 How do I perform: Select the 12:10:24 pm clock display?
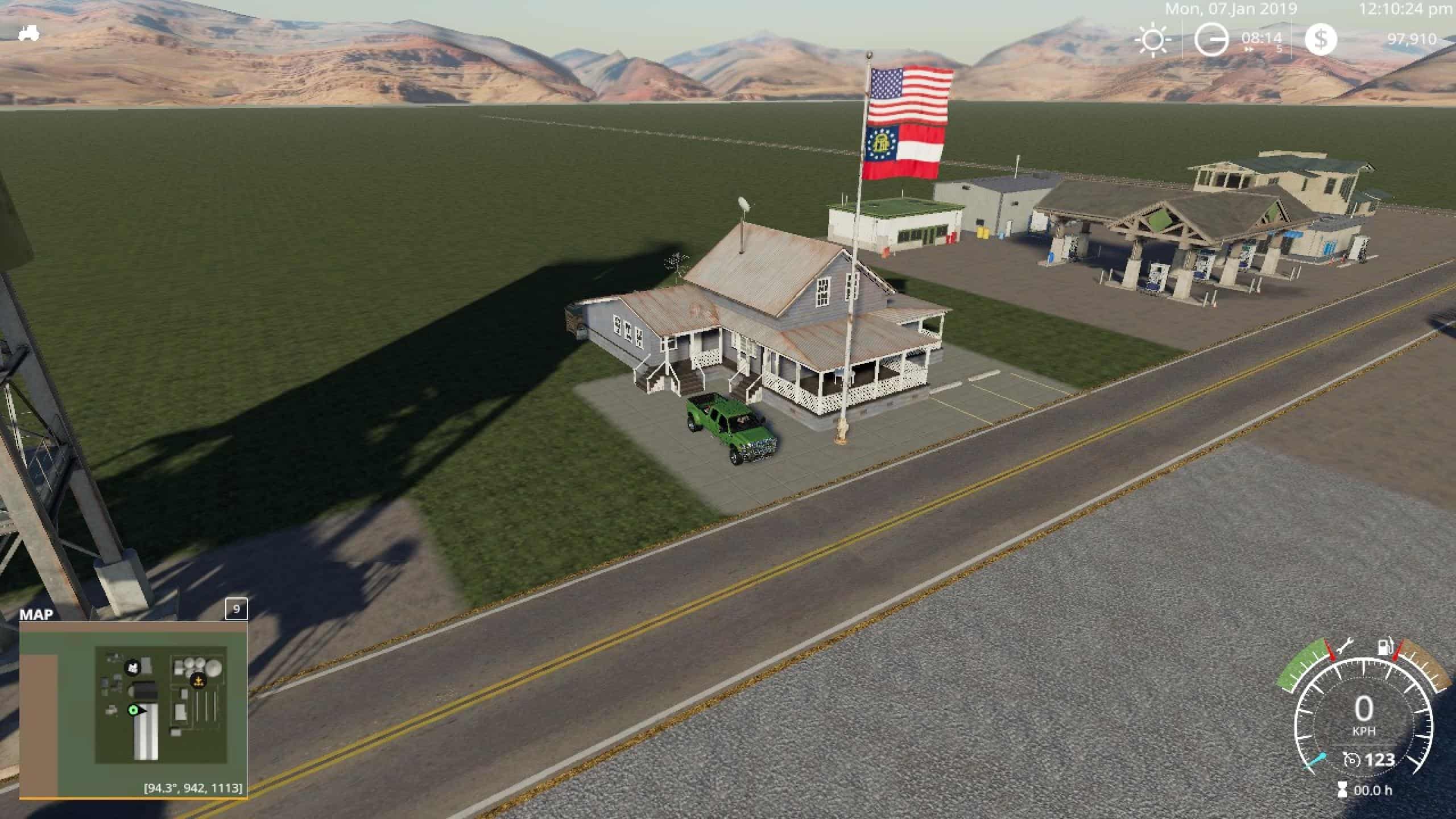point(1403,10)
